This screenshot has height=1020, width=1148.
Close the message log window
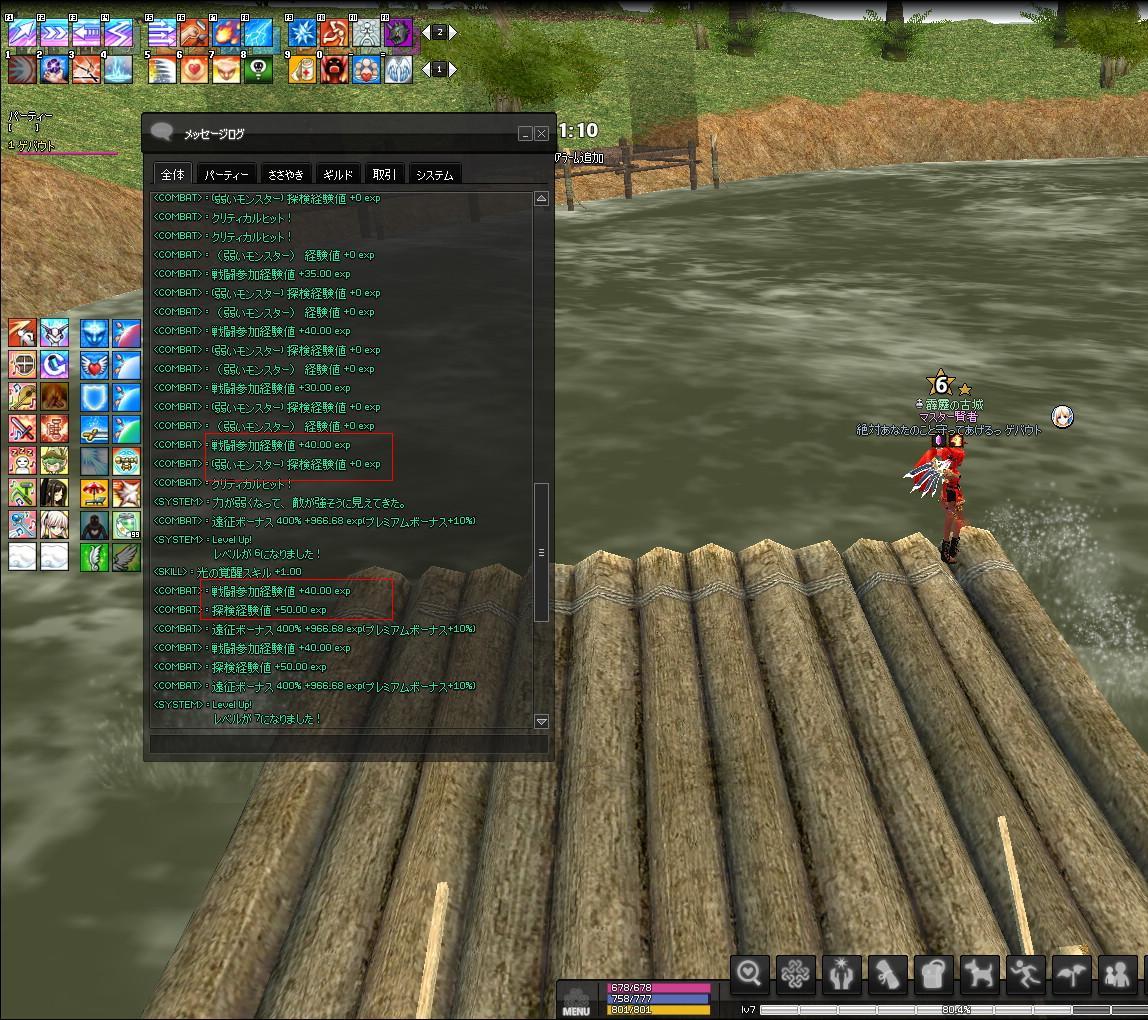click(x=542, y=134)
